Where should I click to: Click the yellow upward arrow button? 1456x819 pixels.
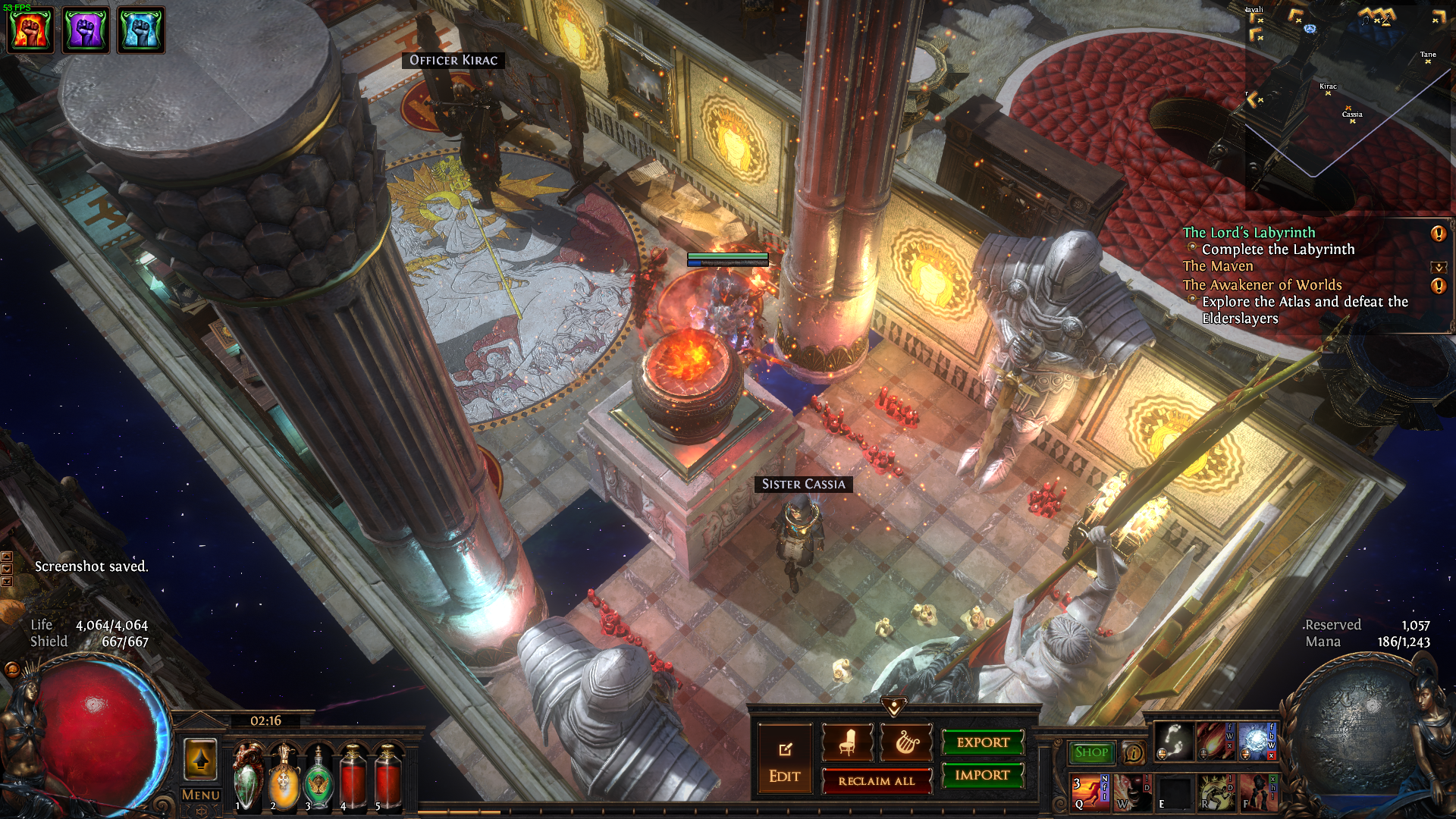[201, 759]
